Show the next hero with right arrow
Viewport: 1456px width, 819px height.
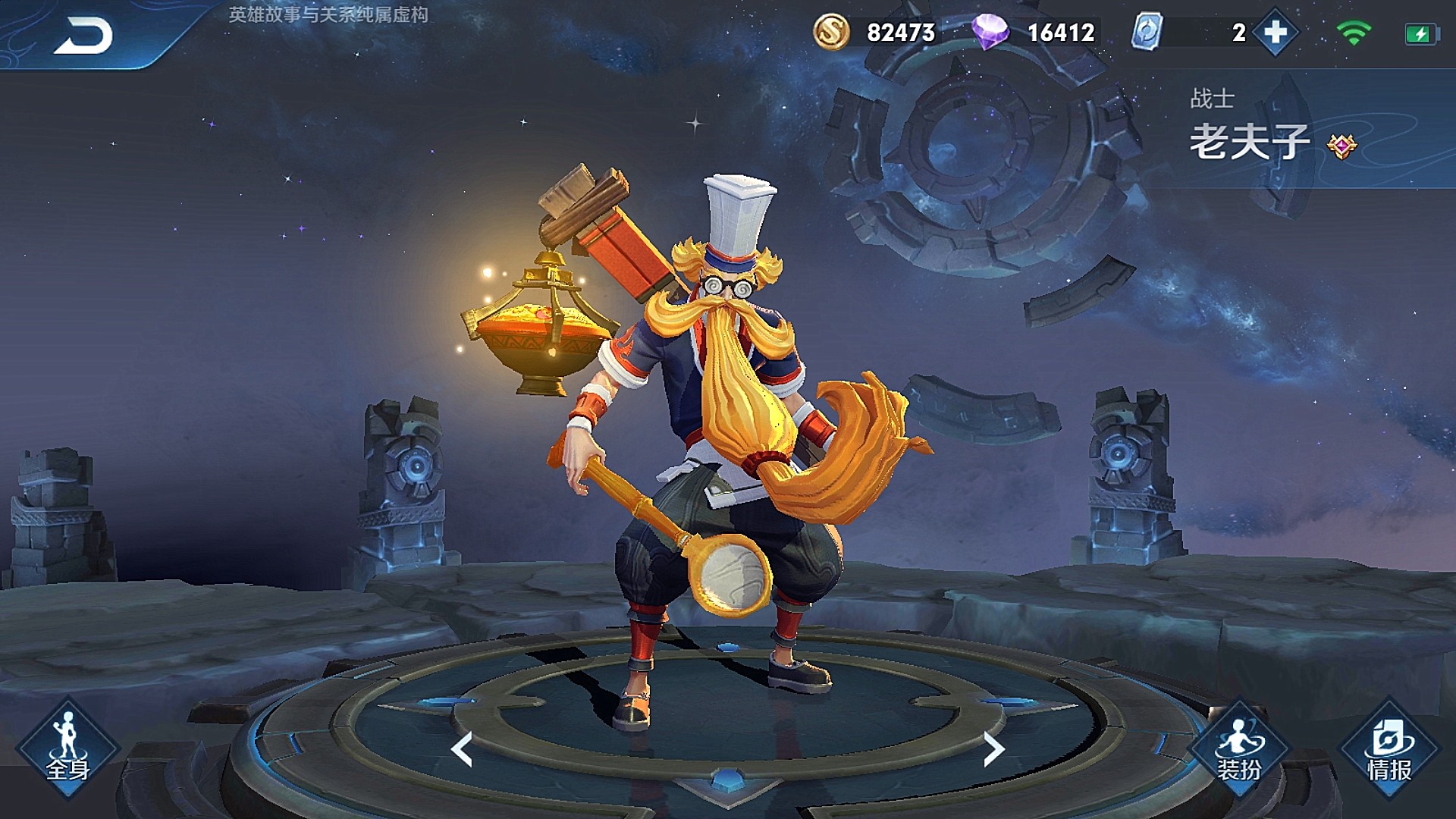(993, 748)
